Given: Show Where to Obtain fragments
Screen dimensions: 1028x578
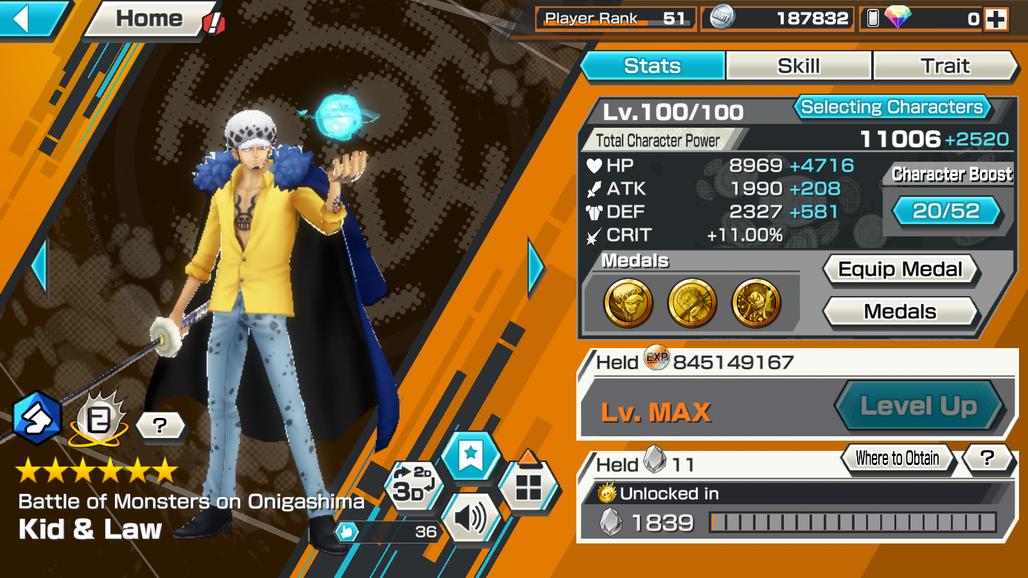Looking at the screenshot, I should (896, 459).
